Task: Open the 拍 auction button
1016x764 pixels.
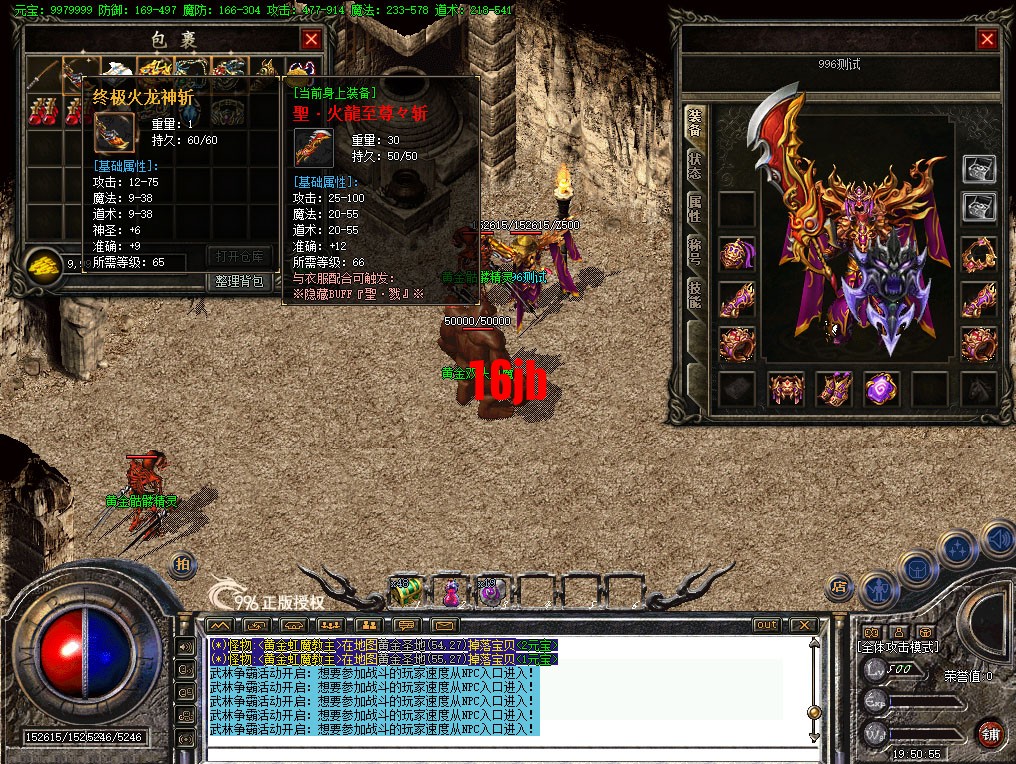Action: 182,564
